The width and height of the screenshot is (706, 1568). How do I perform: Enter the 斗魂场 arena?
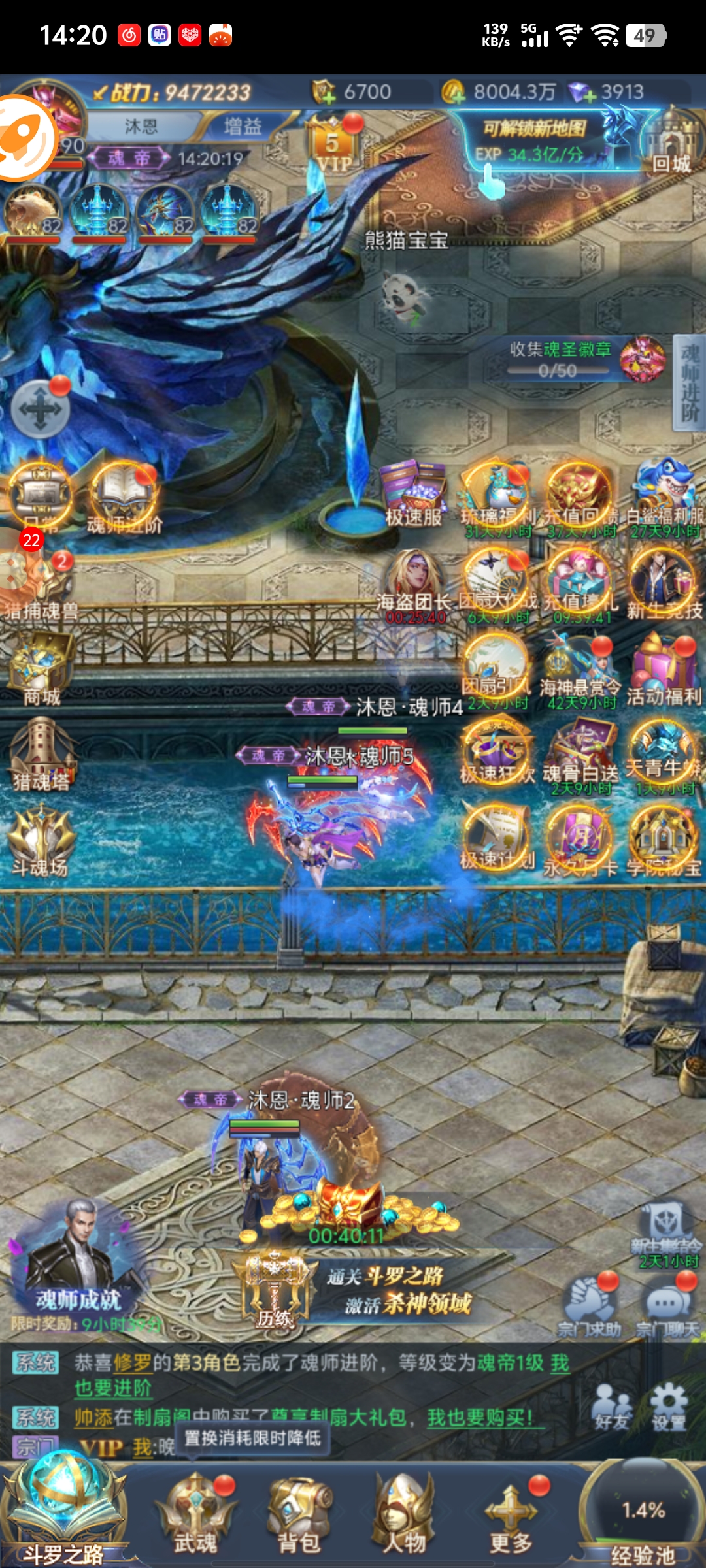(41, 841)
